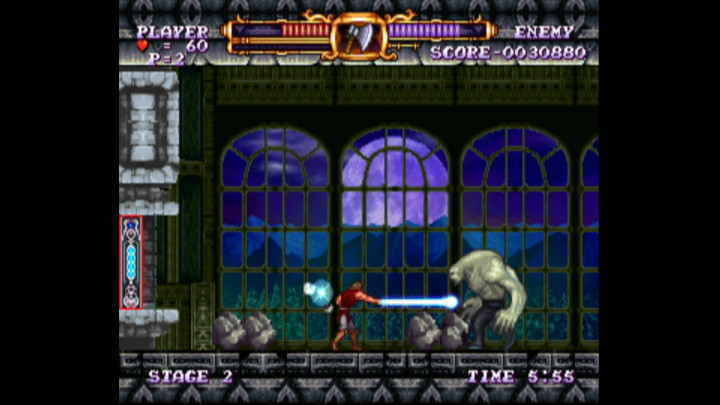
Task: Select the axe sub-weapon icon
Action: 358,36
